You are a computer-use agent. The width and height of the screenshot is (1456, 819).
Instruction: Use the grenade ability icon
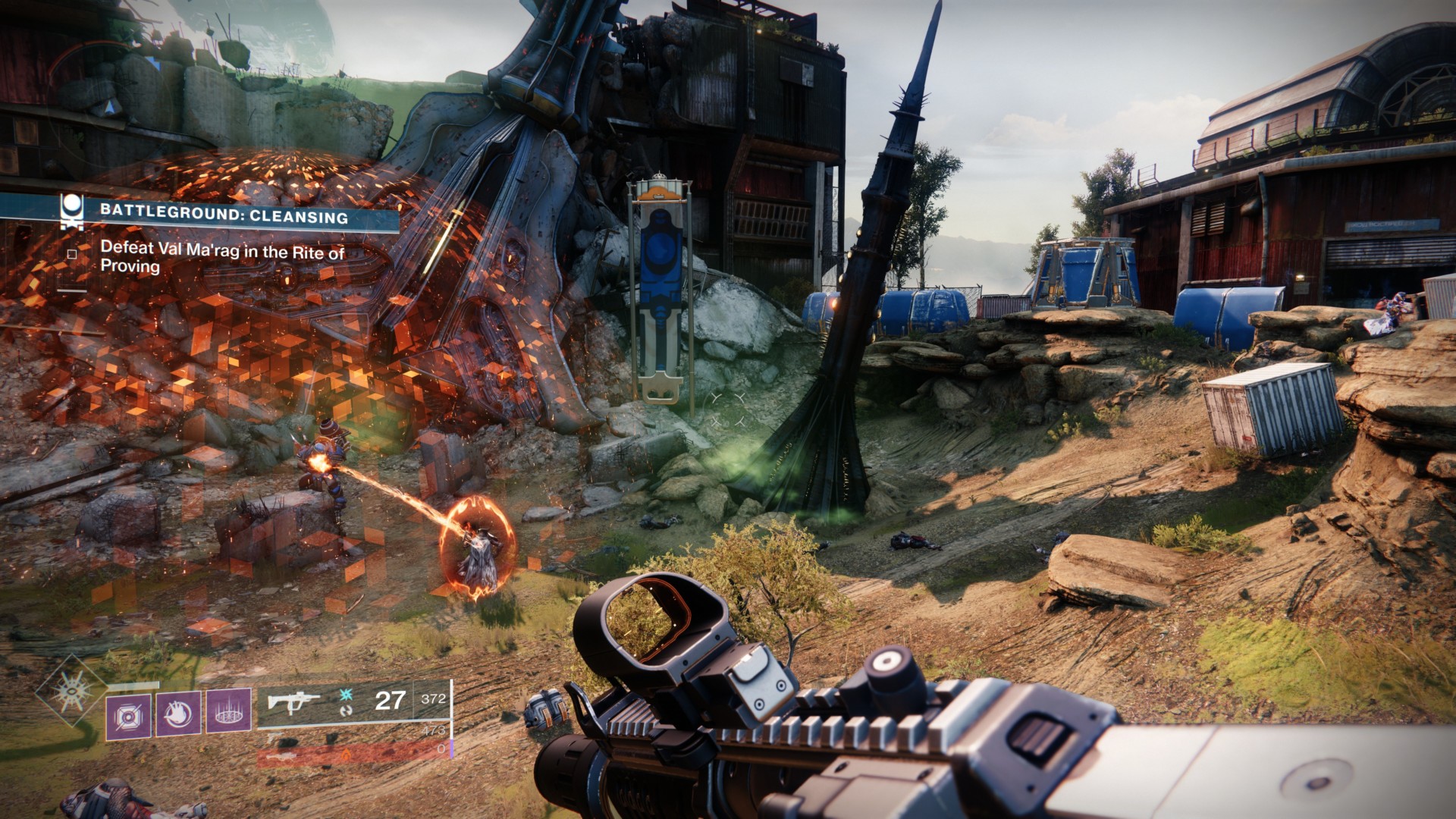(x=128, y=715)
